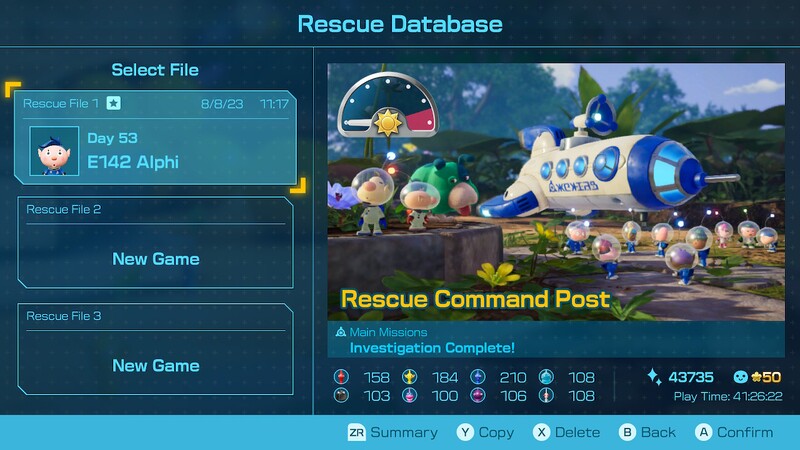Go Back from the Rescue Database

point(647,432)
